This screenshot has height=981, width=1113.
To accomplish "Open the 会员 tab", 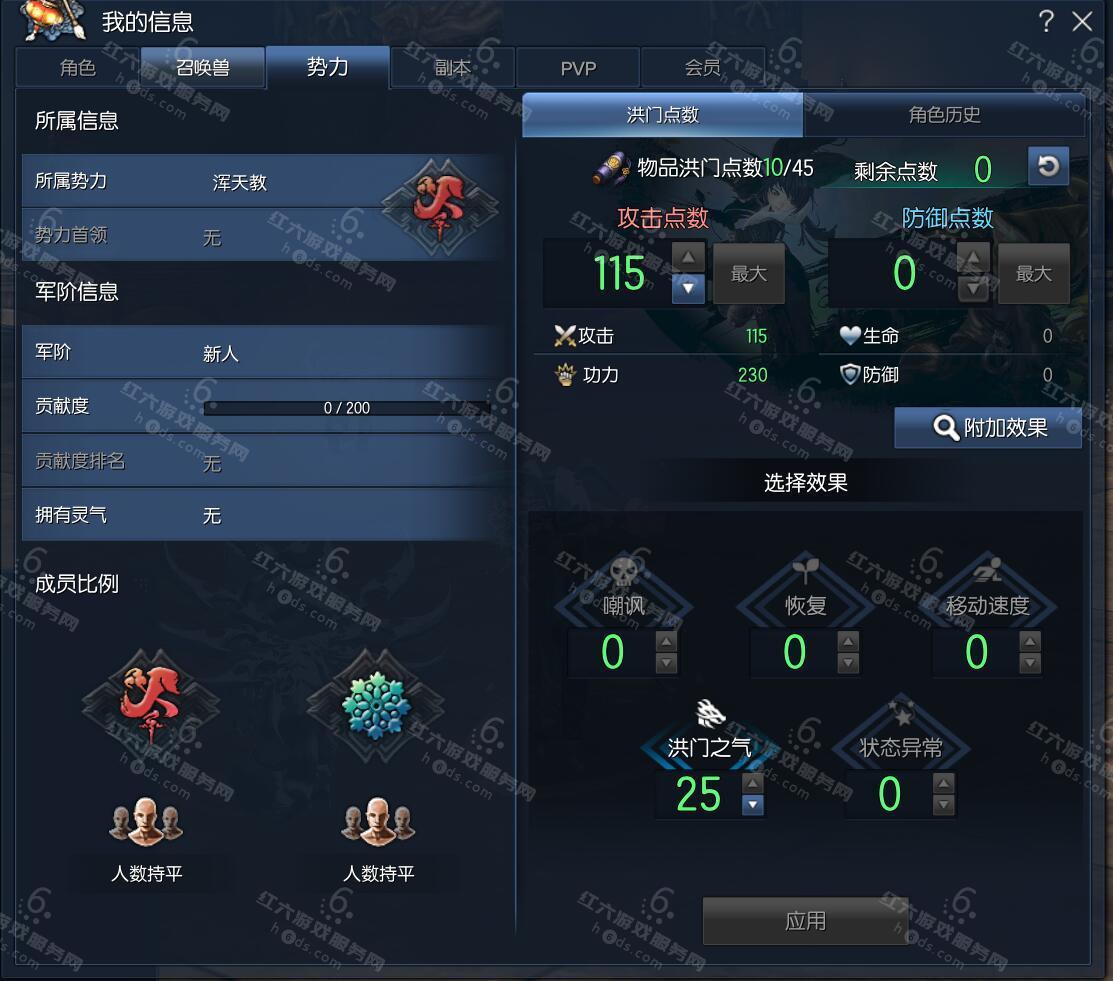I will pos(702,68).
